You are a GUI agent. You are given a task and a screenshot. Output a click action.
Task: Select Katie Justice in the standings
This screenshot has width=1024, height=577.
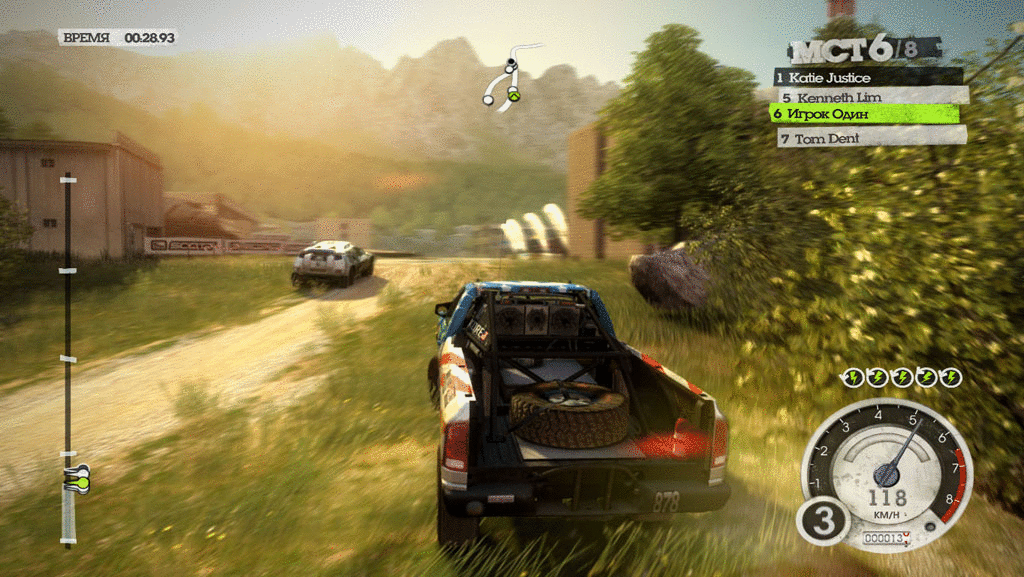point(868,77)
